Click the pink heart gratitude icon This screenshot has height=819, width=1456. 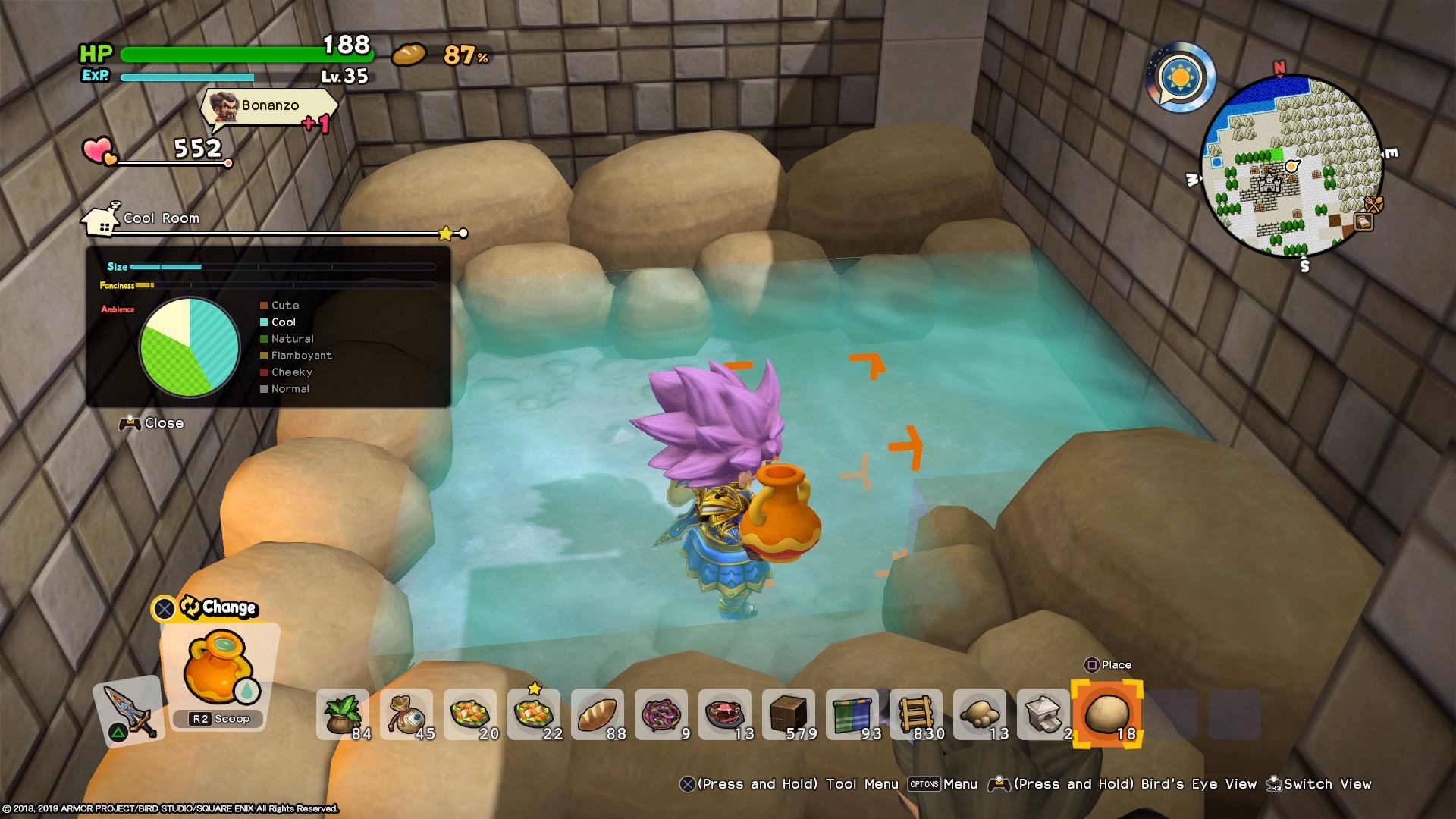pyautogui.click(x=99, y=150)
